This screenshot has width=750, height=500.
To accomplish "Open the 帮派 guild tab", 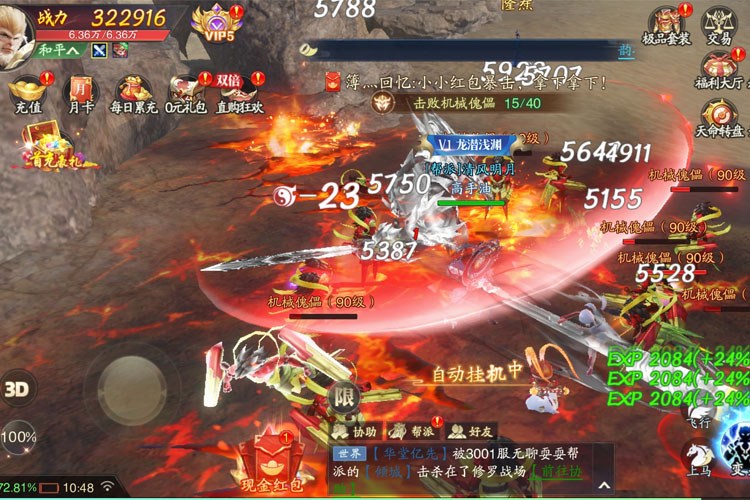I will pos(411,431).
